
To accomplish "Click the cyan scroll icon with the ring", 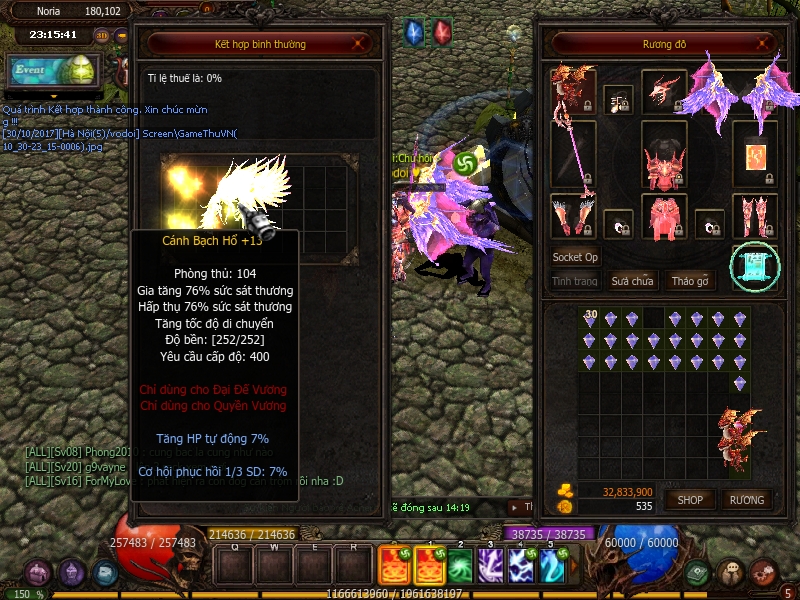I will click(x=754, y=267).
